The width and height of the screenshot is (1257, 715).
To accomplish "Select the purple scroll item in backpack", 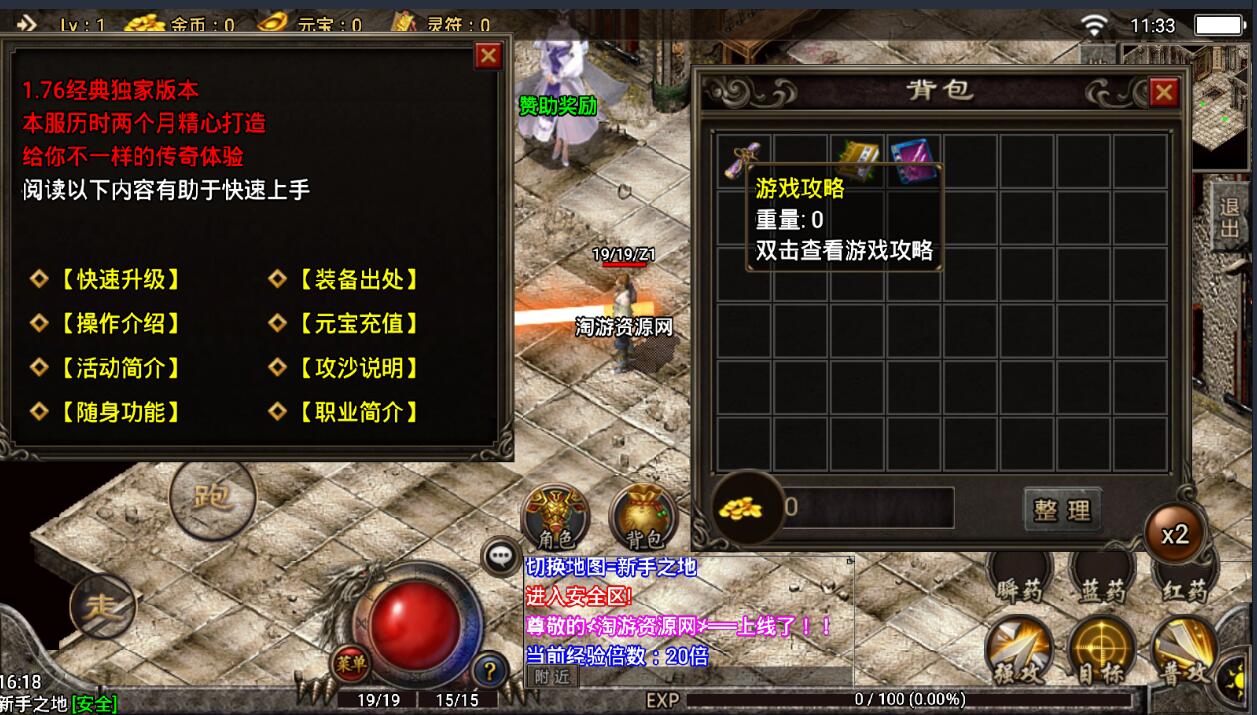I will (745, 159).
